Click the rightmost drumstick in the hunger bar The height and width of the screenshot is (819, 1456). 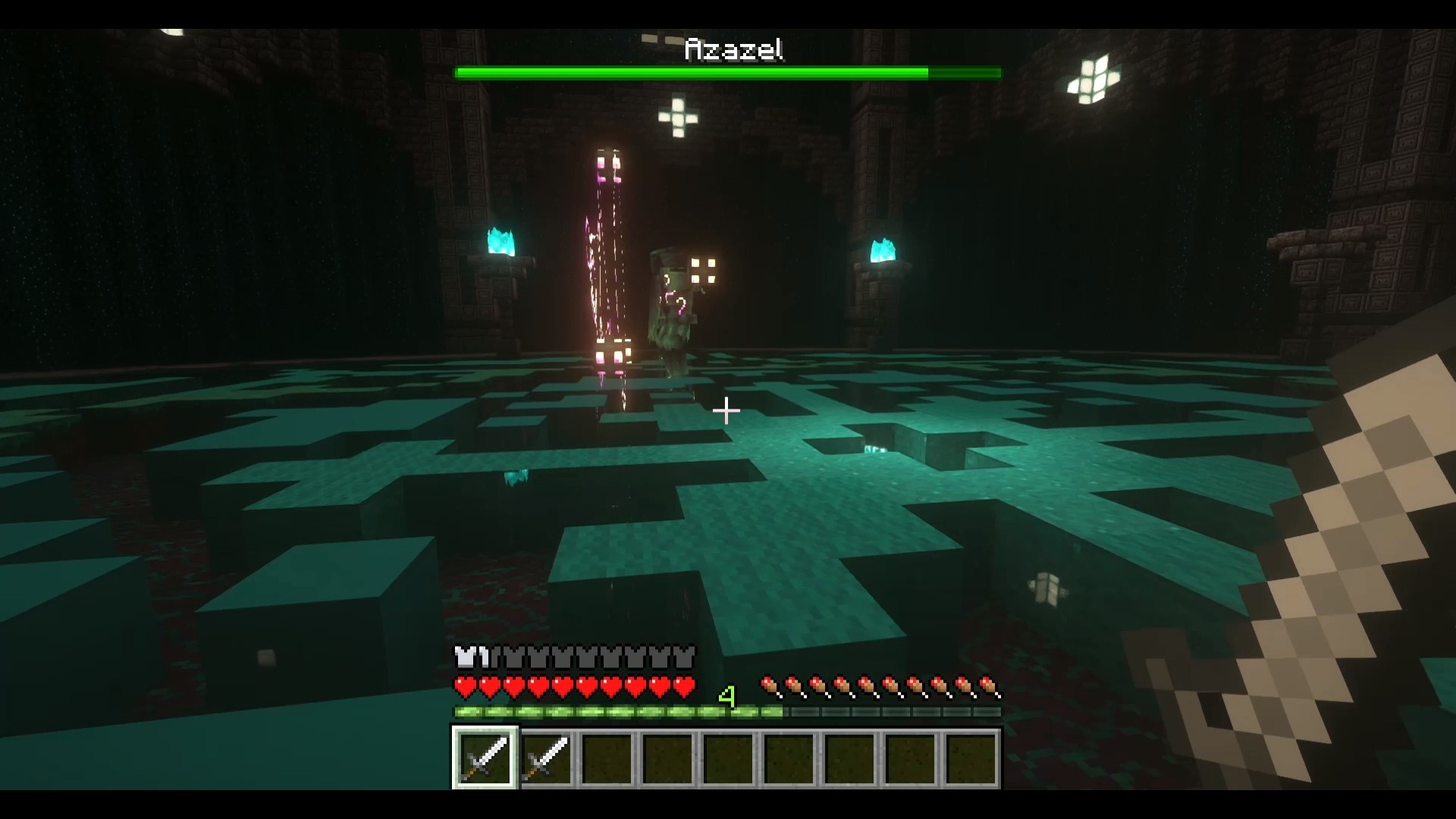[x=987, y=685]
